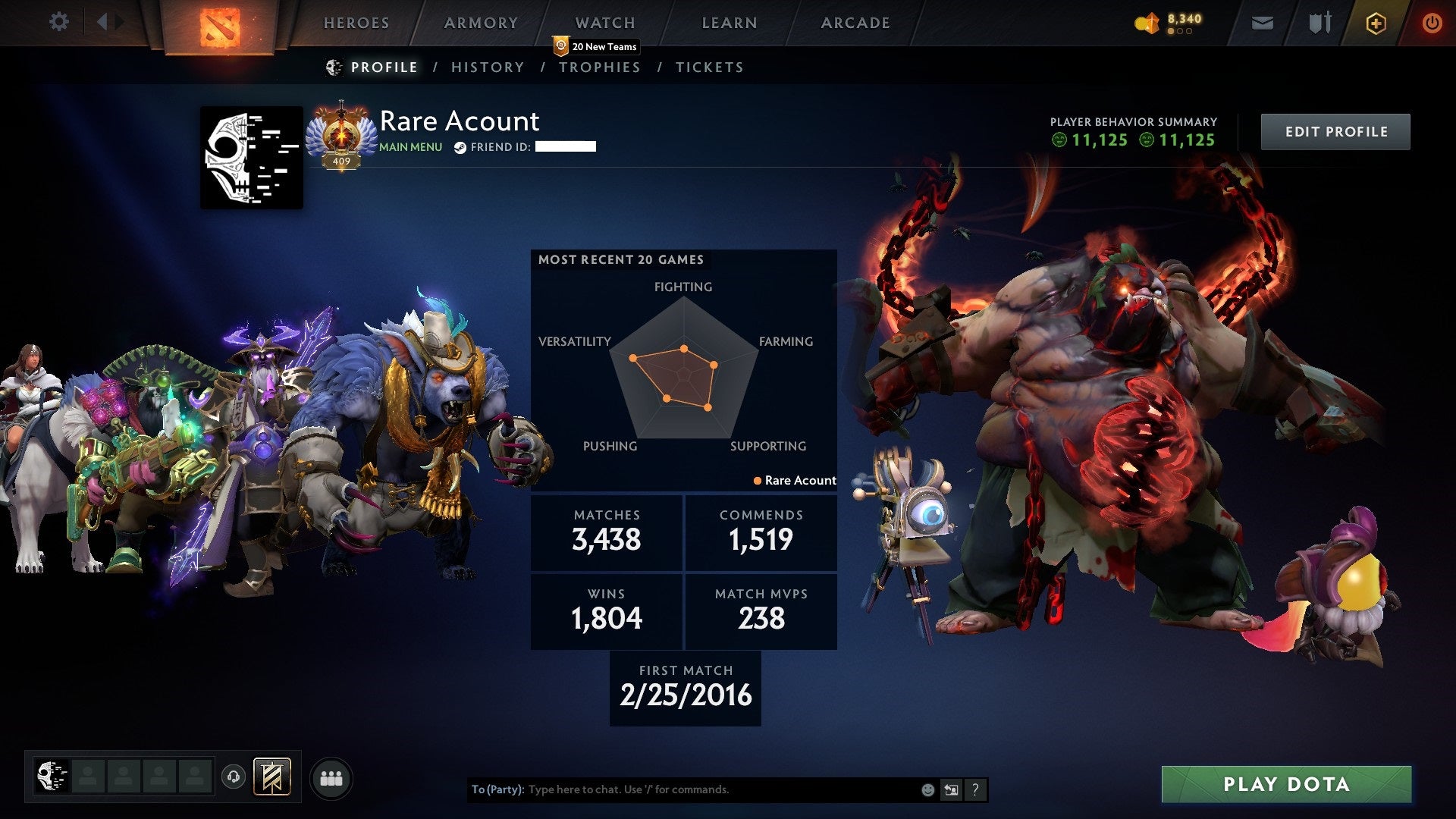Open the settings gear icon
This screenshot has height=819, width=1456.
(x=58, y=22)
